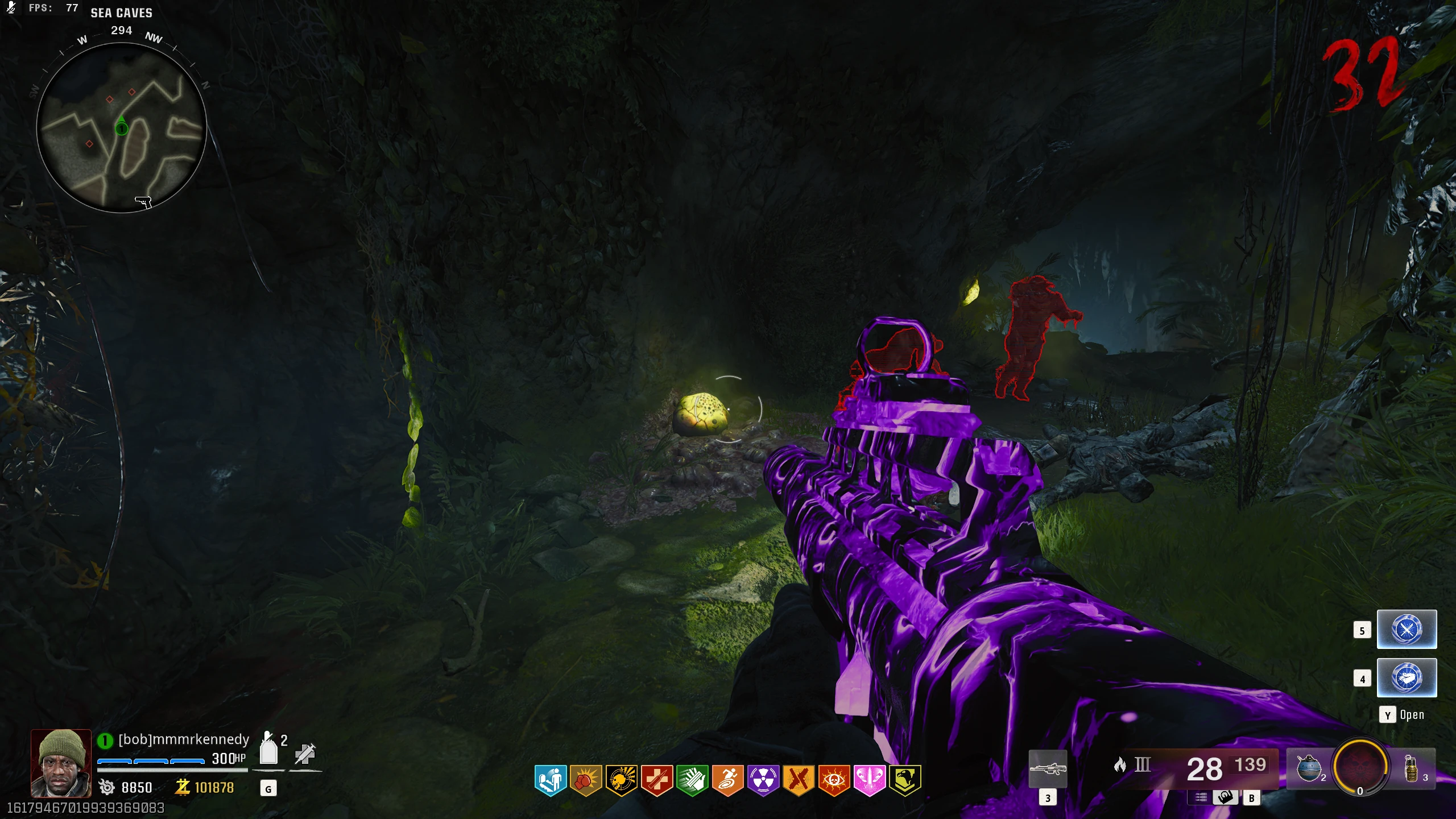This screenshot has width=1456, height=819.
Task: Click the yellow lethal grenade icon
Action: click(x=1412, y=769)
